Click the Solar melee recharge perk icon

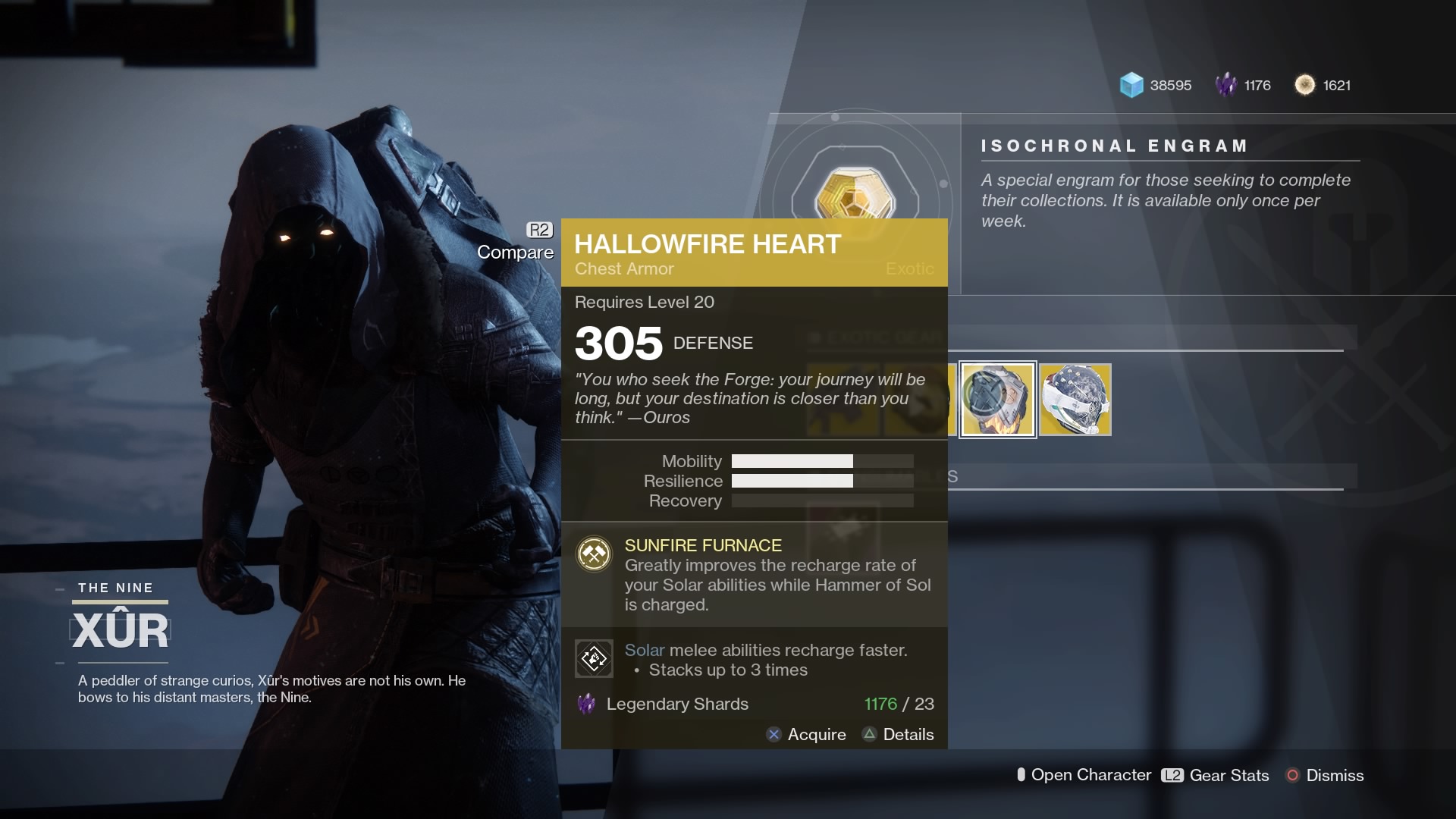point(594,658)
